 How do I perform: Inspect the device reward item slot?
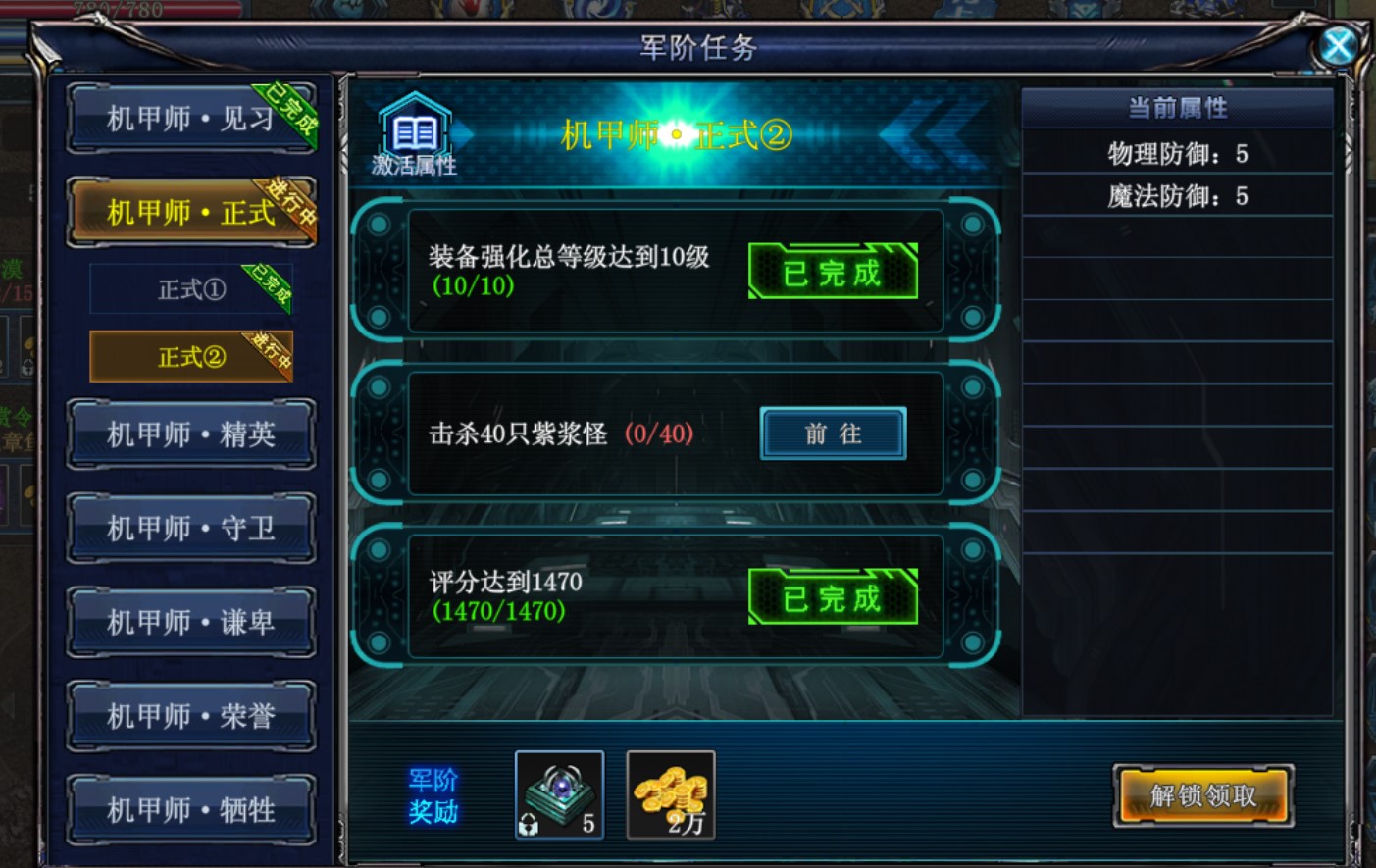click(559, 794)
